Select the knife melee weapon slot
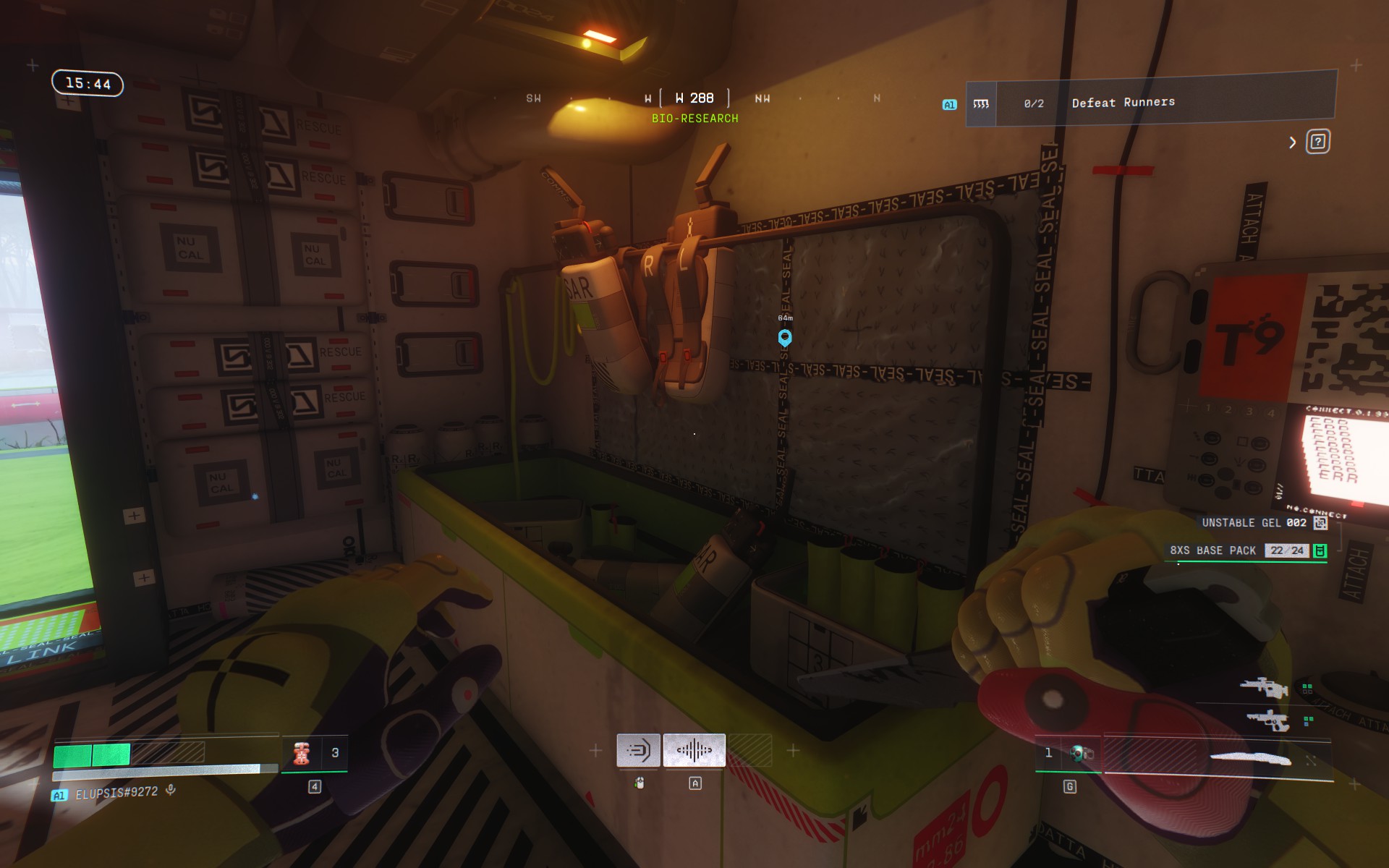This screenshot has height=868, width=1389. [x=1251, y=758]
